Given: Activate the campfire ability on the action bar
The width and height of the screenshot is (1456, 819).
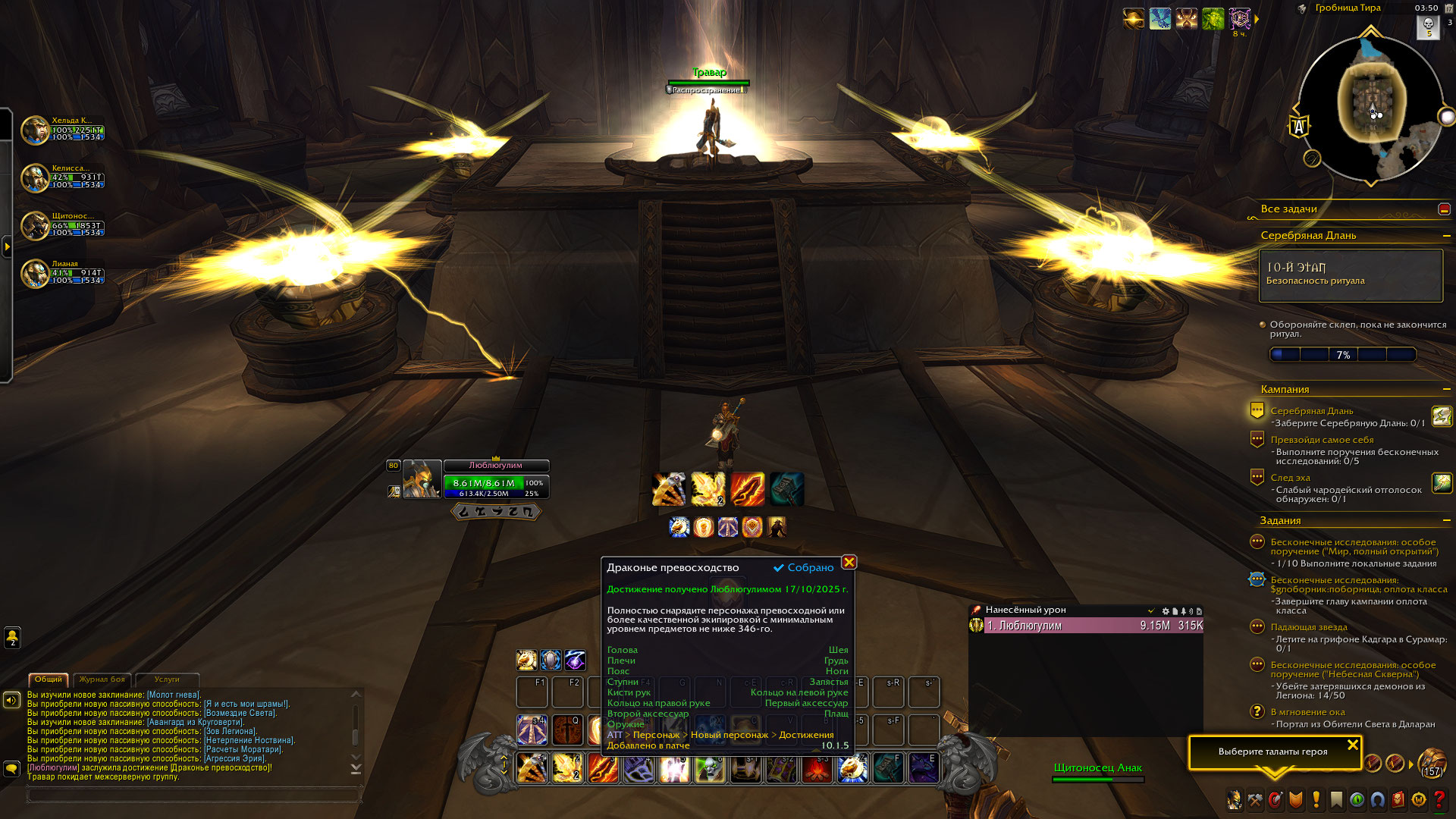Looking at the screenshot, I should click(x=817, y=768).
